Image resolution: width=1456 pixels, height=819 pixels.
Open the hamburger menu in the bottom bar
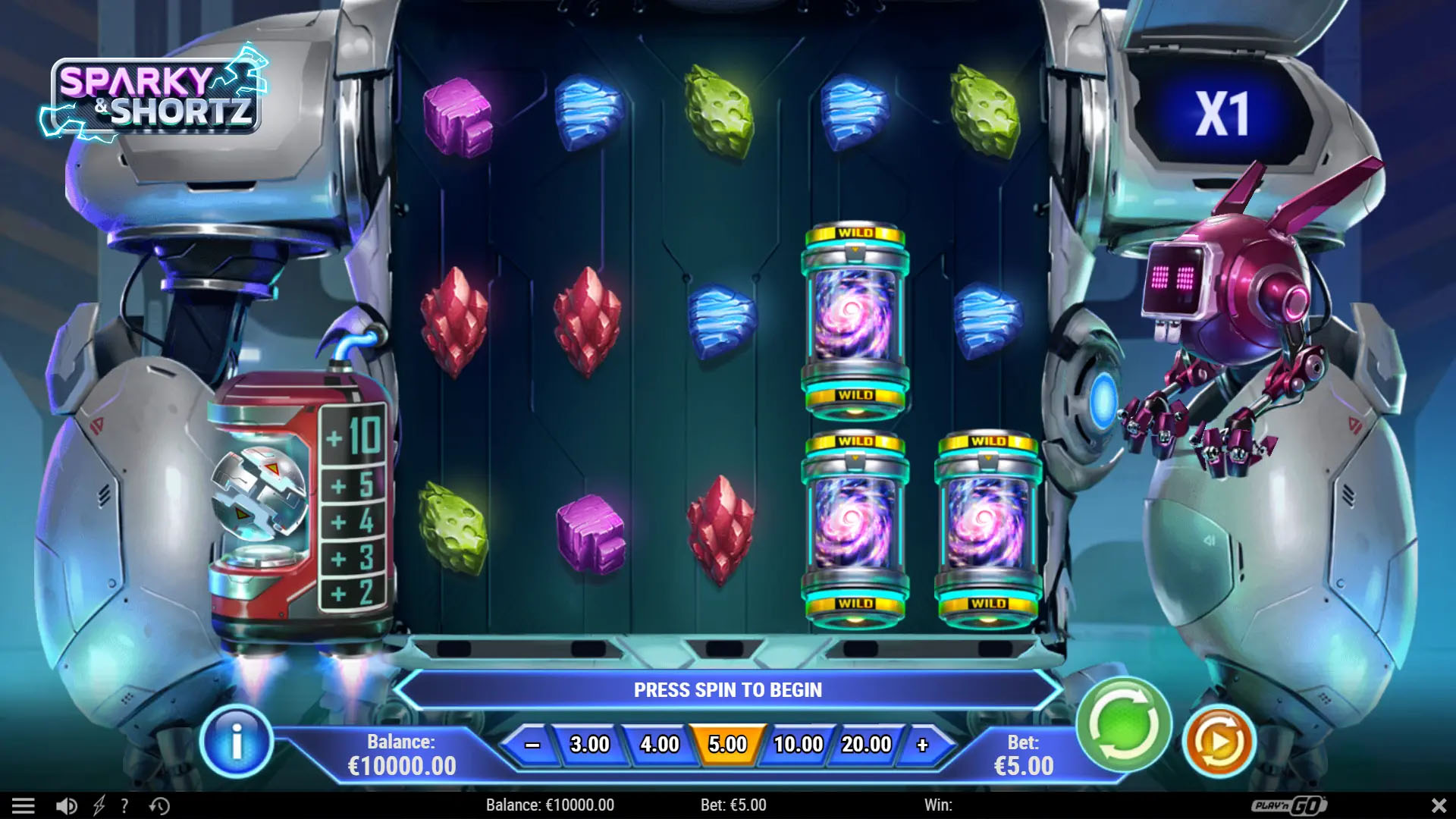coord(24,805)
